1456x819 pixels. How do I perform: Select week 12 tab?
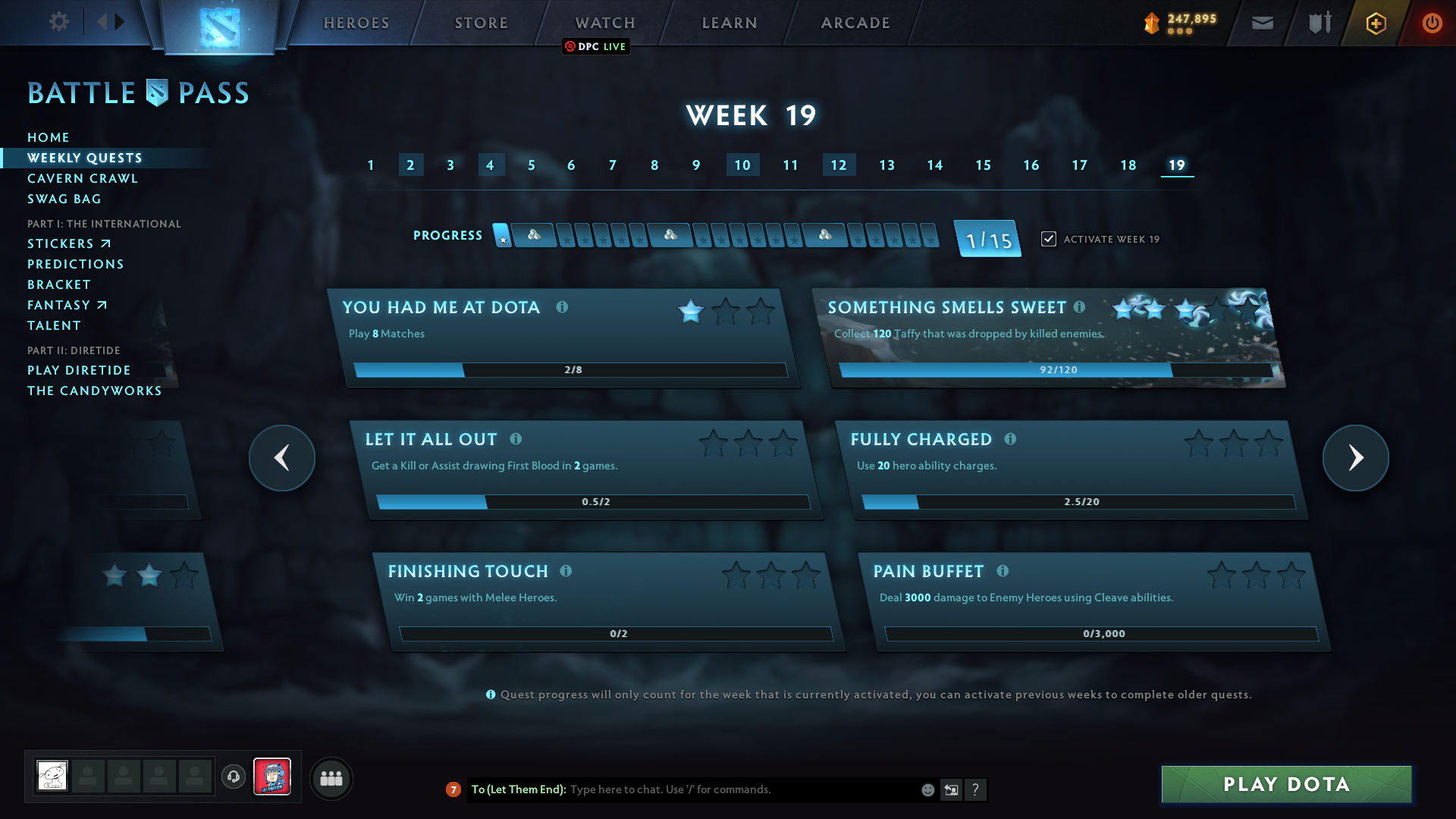(839, 165)
